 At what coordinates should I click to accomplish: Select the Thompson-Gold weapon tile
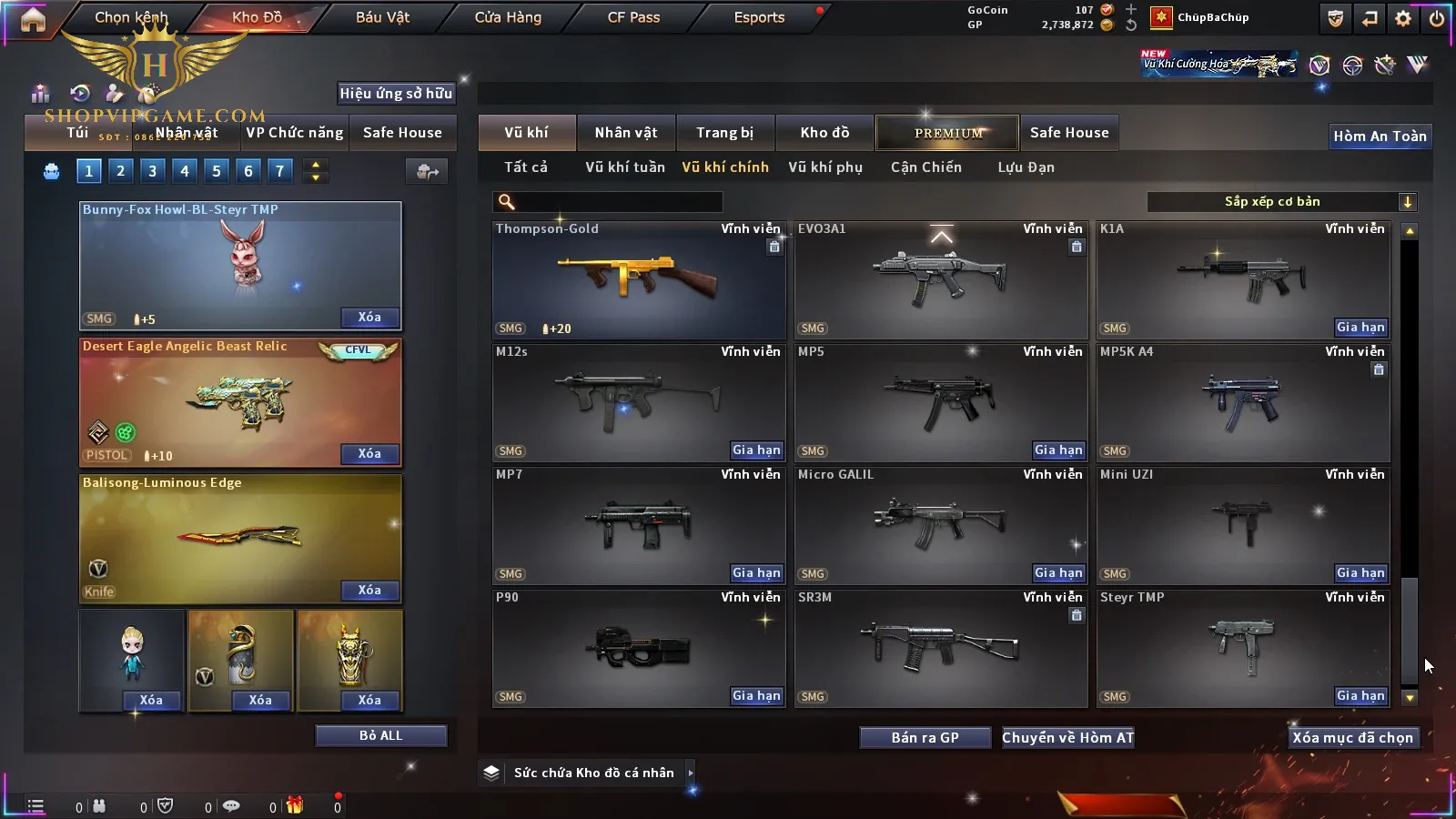[x=638, y=280]
